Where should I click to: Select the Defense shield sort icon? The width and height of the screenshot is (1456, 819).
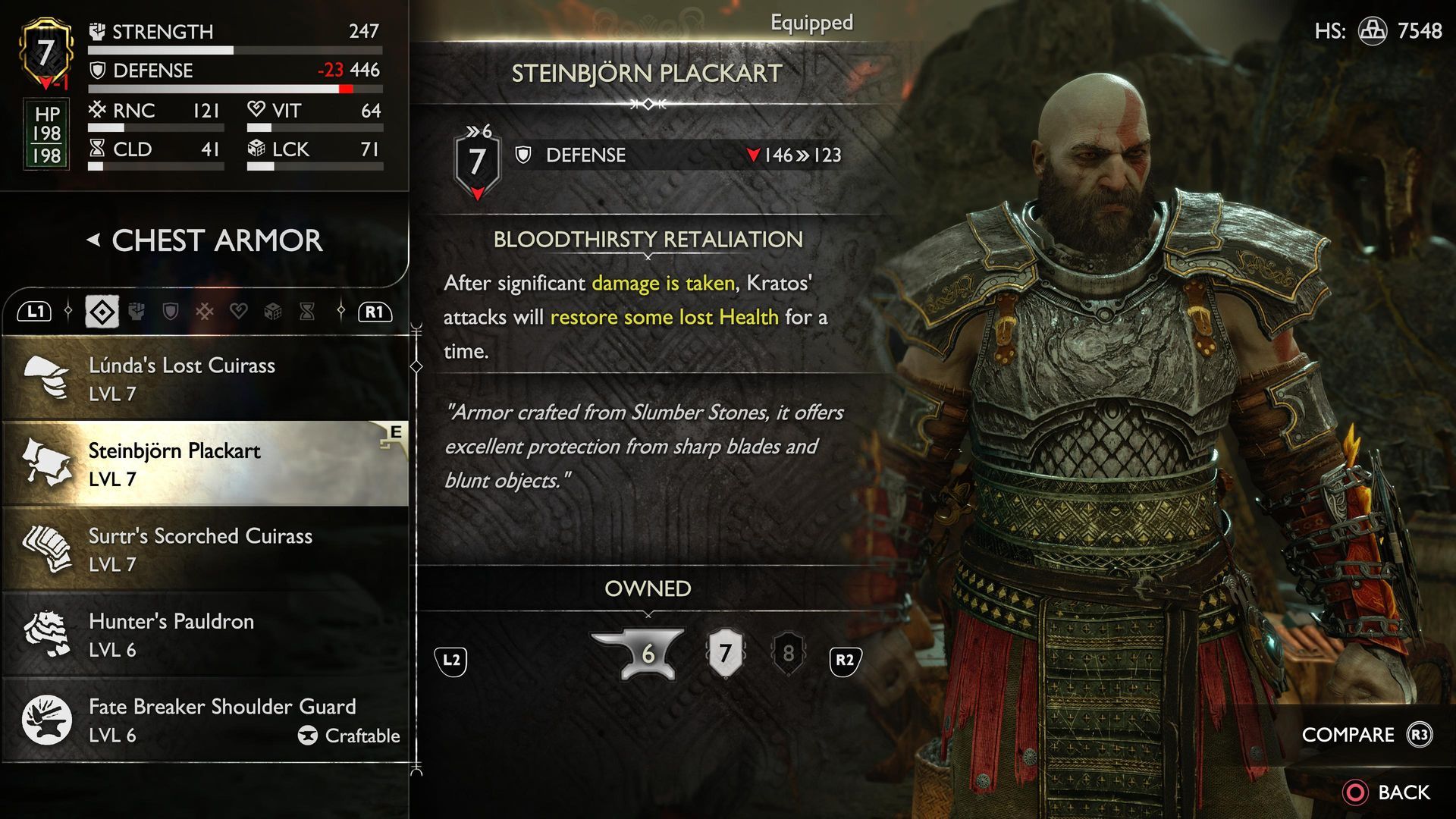pyautogui.click(x=170, y=311)
